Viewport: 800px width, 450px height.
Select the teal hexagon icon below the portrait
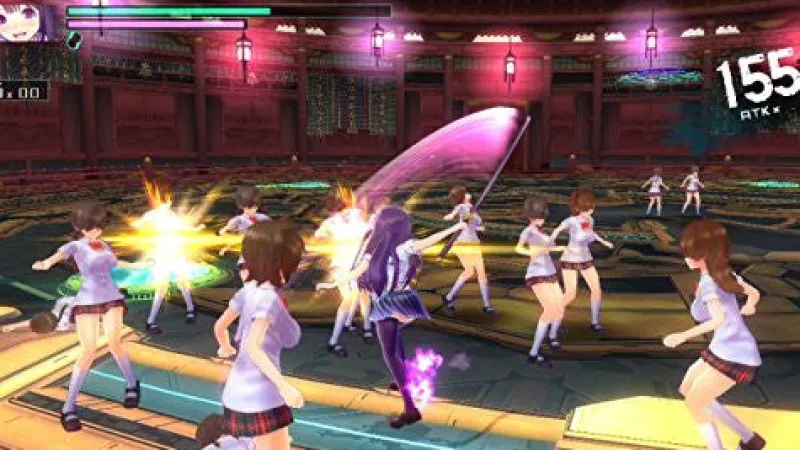(x=73, y=41)
